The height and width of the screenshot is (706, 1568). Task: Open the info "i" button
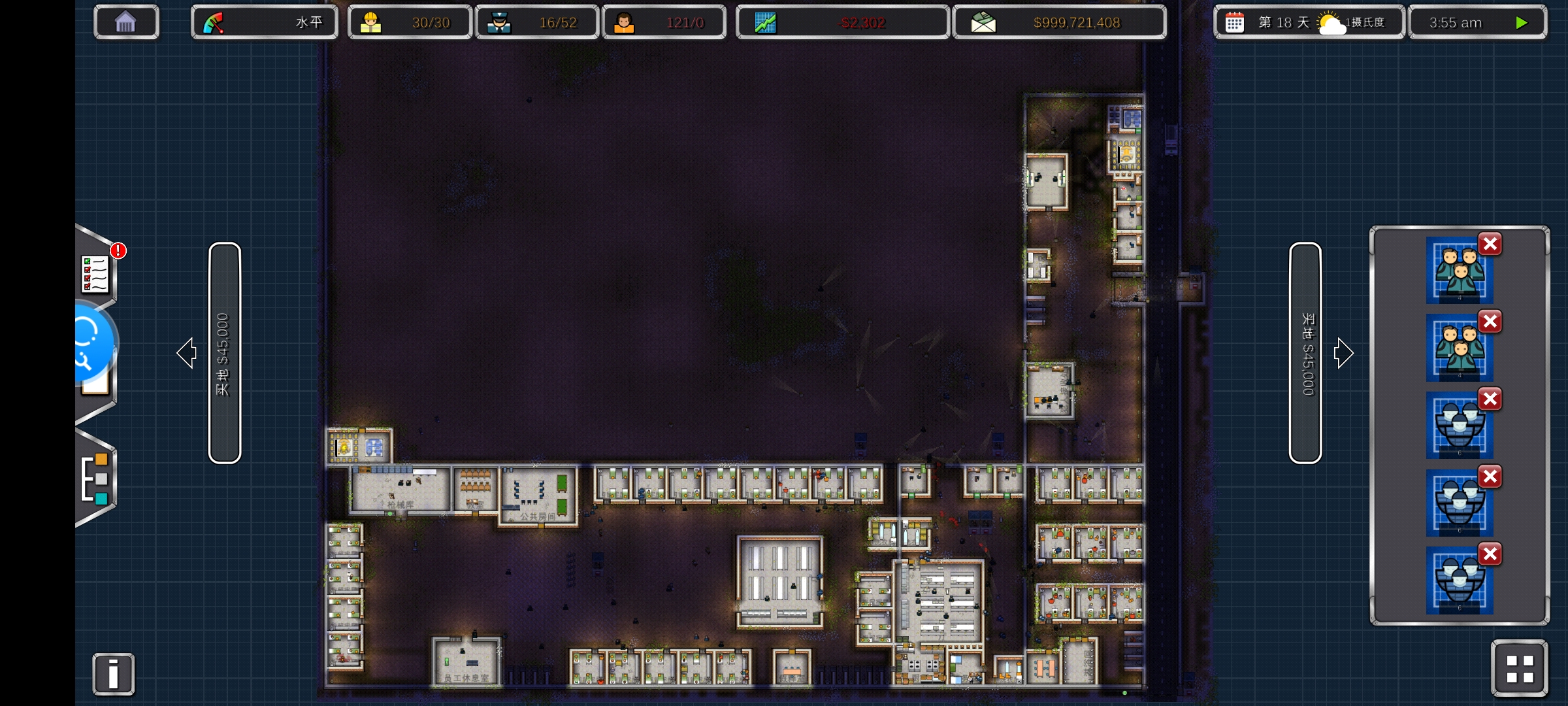(x=113, y=674)
